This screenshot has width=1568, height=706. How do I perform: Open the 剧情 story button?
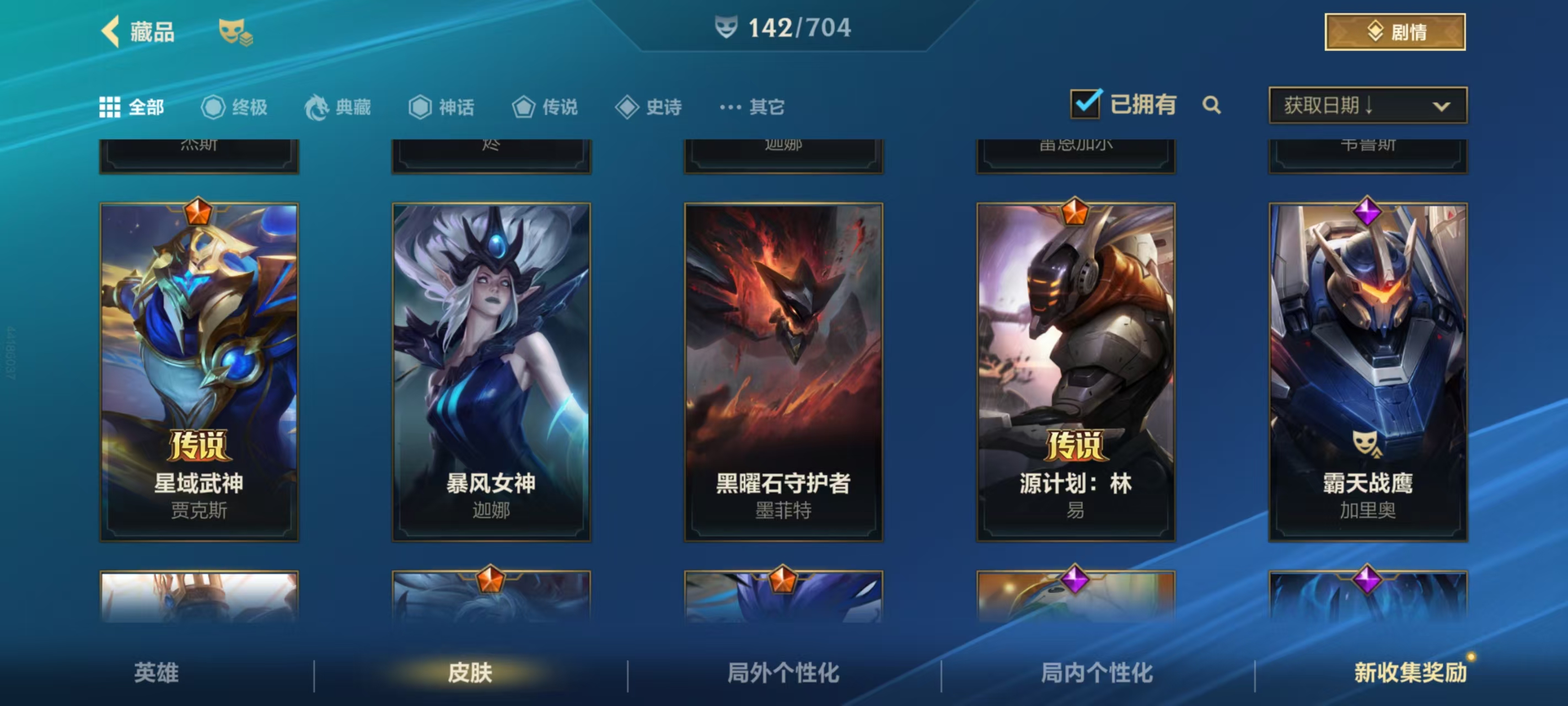click(x=1394, y=31)
